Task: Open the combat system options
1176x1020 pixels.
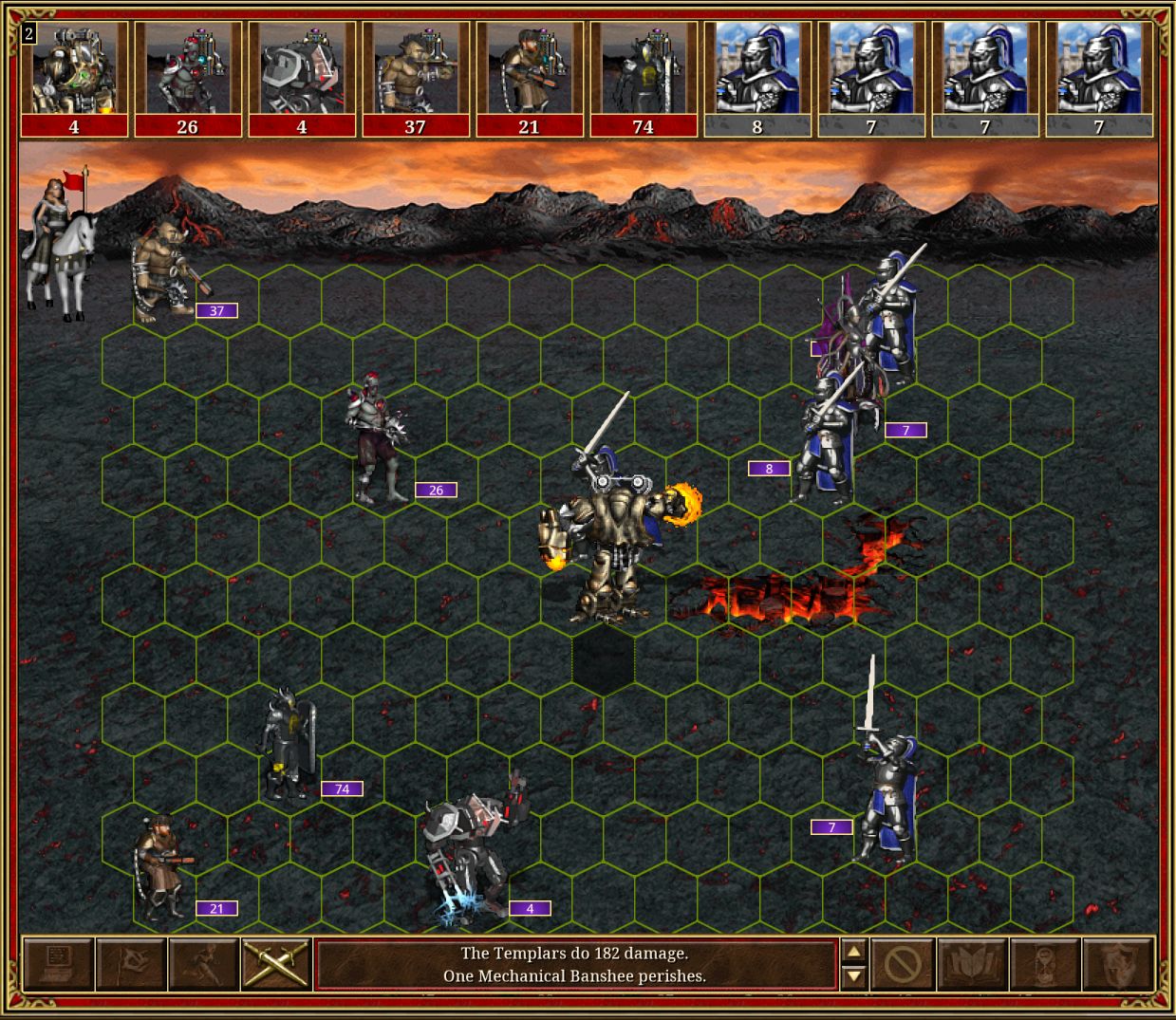Action: pyautogui.click(x=58, y=964)
